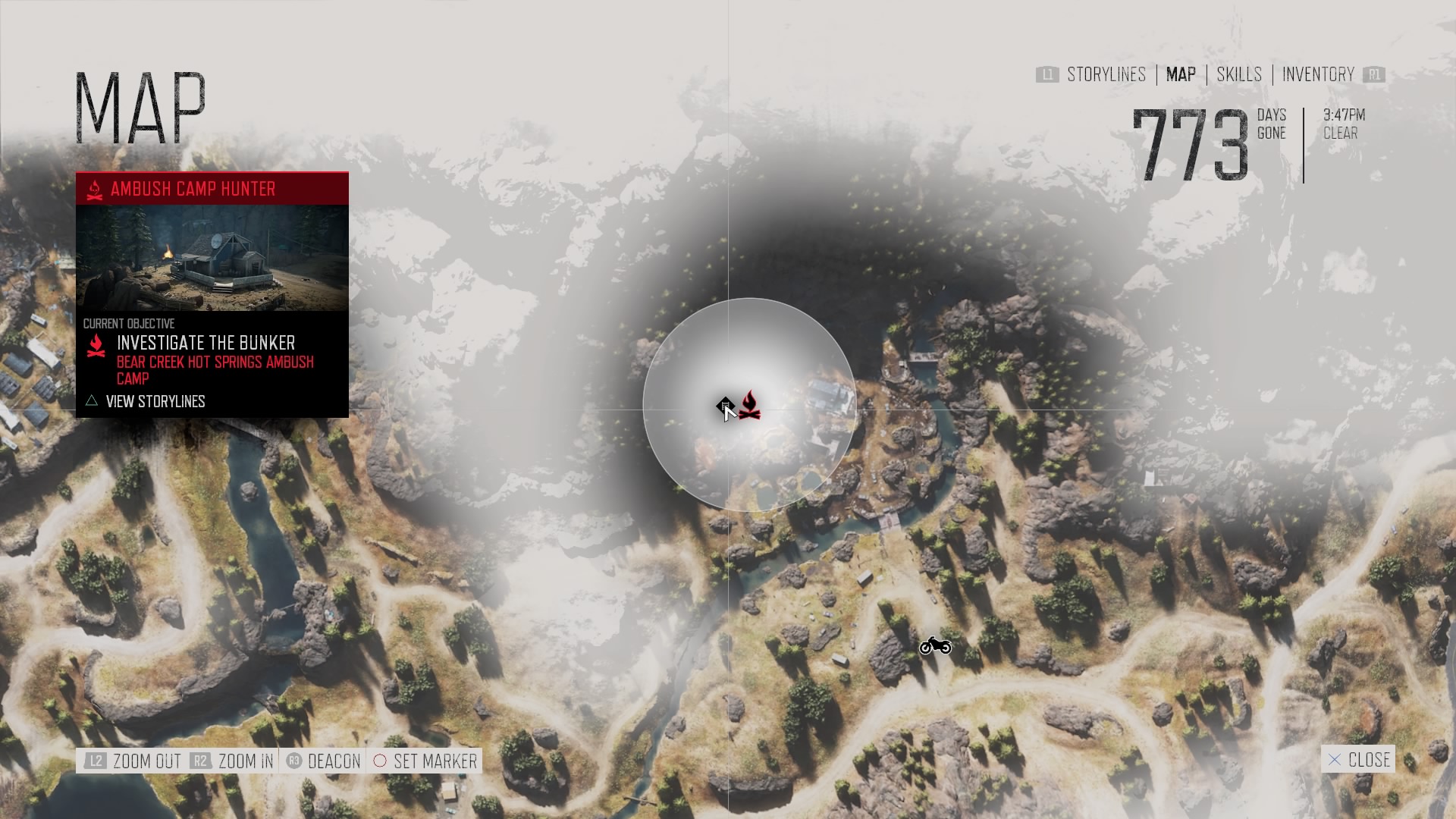Click the motorcycle icon on the map
Viewport: 1456px width, 819px height.
click(x=935, y=646)
